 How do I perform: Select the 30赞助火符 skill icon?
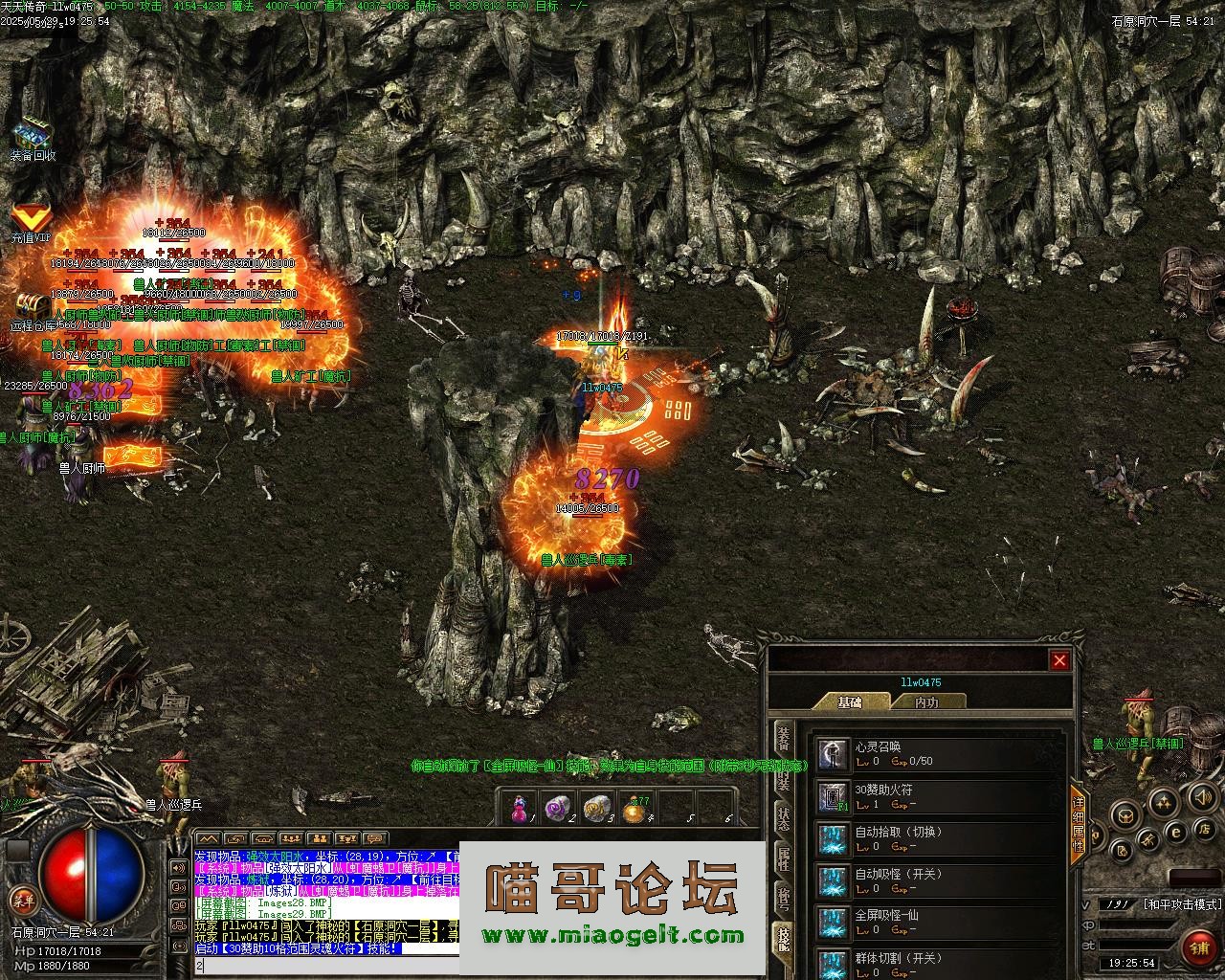pyautogui.click(x=833, y=796)
